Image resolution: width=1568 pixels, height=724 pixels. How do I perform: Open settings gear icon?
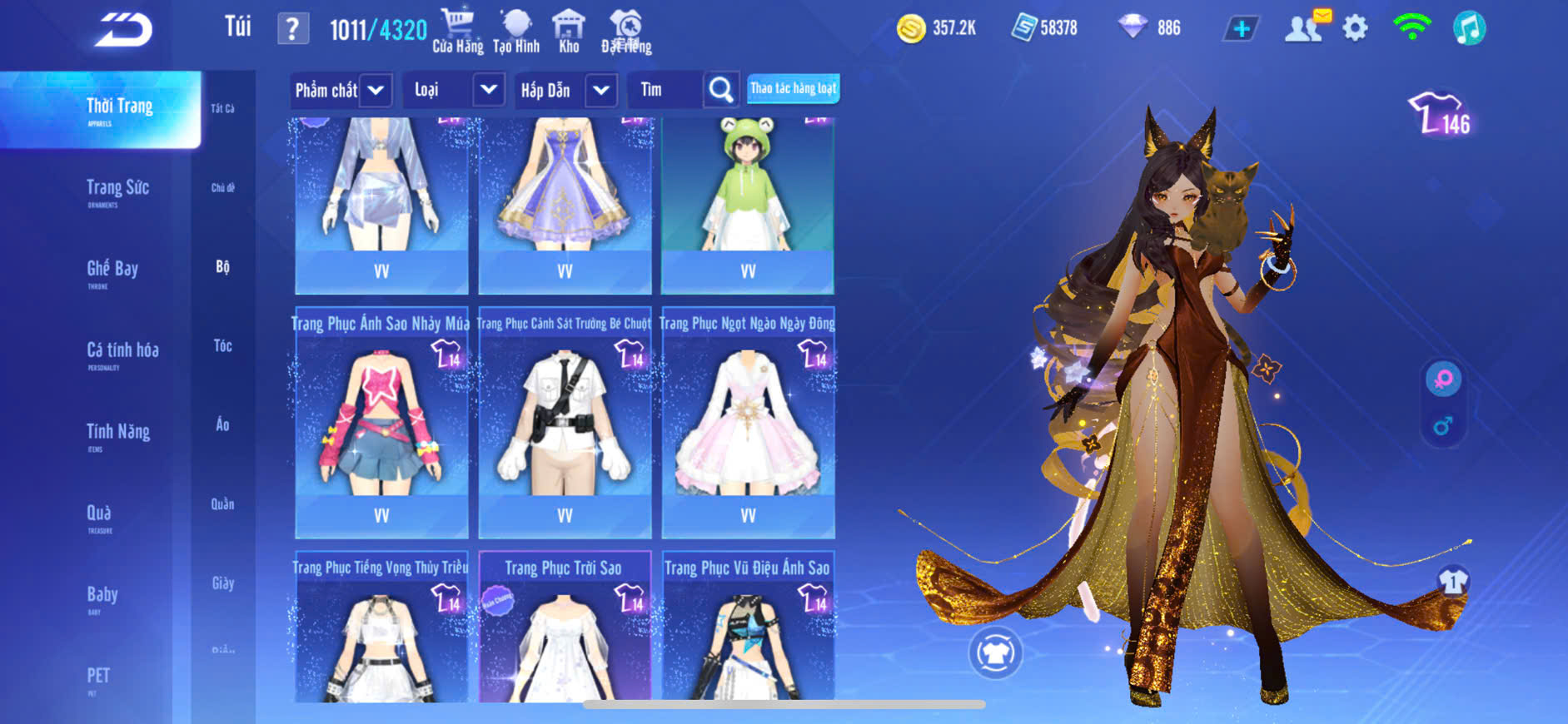(x=1355, y=28)
